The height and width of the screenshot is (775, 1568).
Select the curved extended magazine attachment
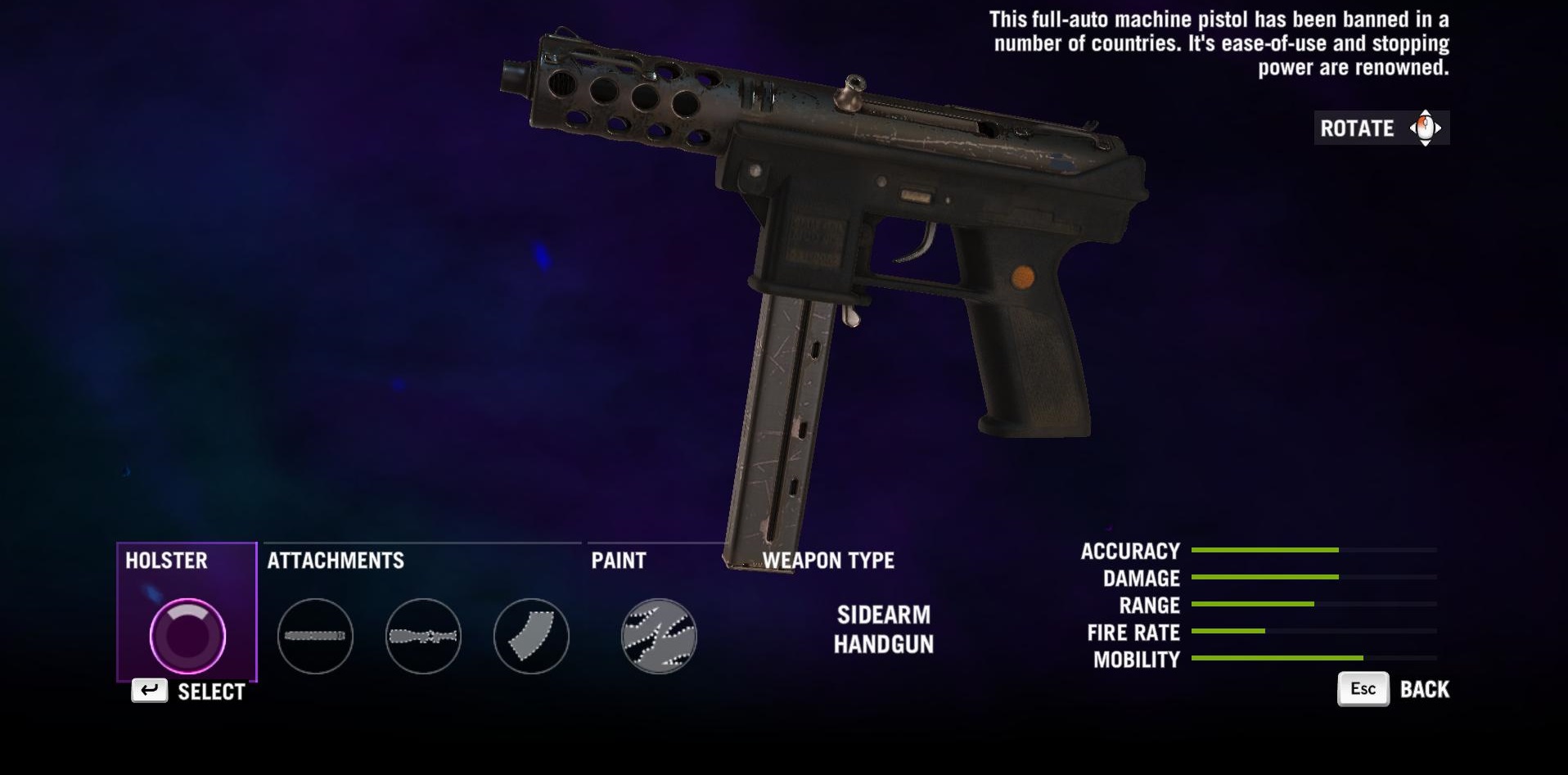(531, 636)
